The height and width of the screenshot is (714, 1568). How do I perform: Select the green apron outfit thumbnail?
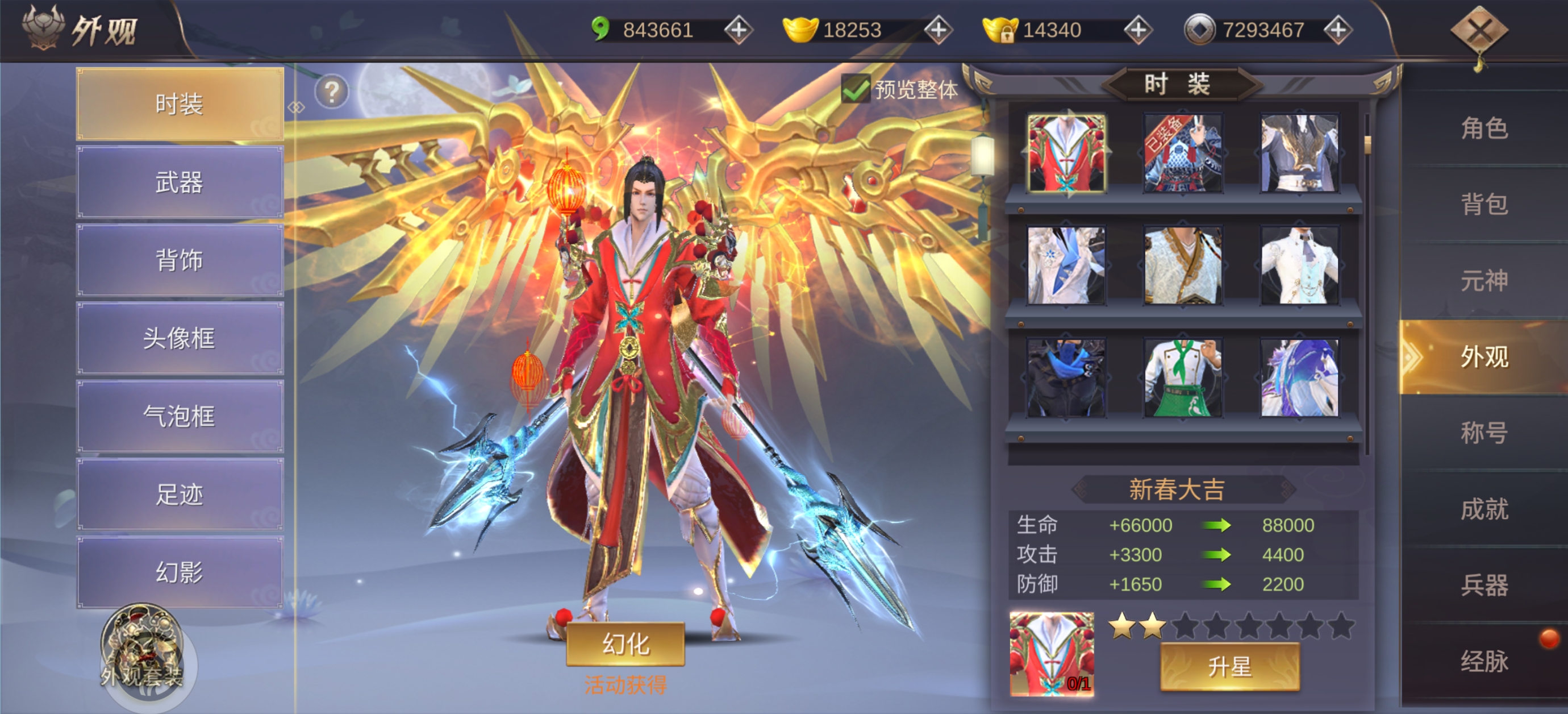click(x=1183, y=379)
